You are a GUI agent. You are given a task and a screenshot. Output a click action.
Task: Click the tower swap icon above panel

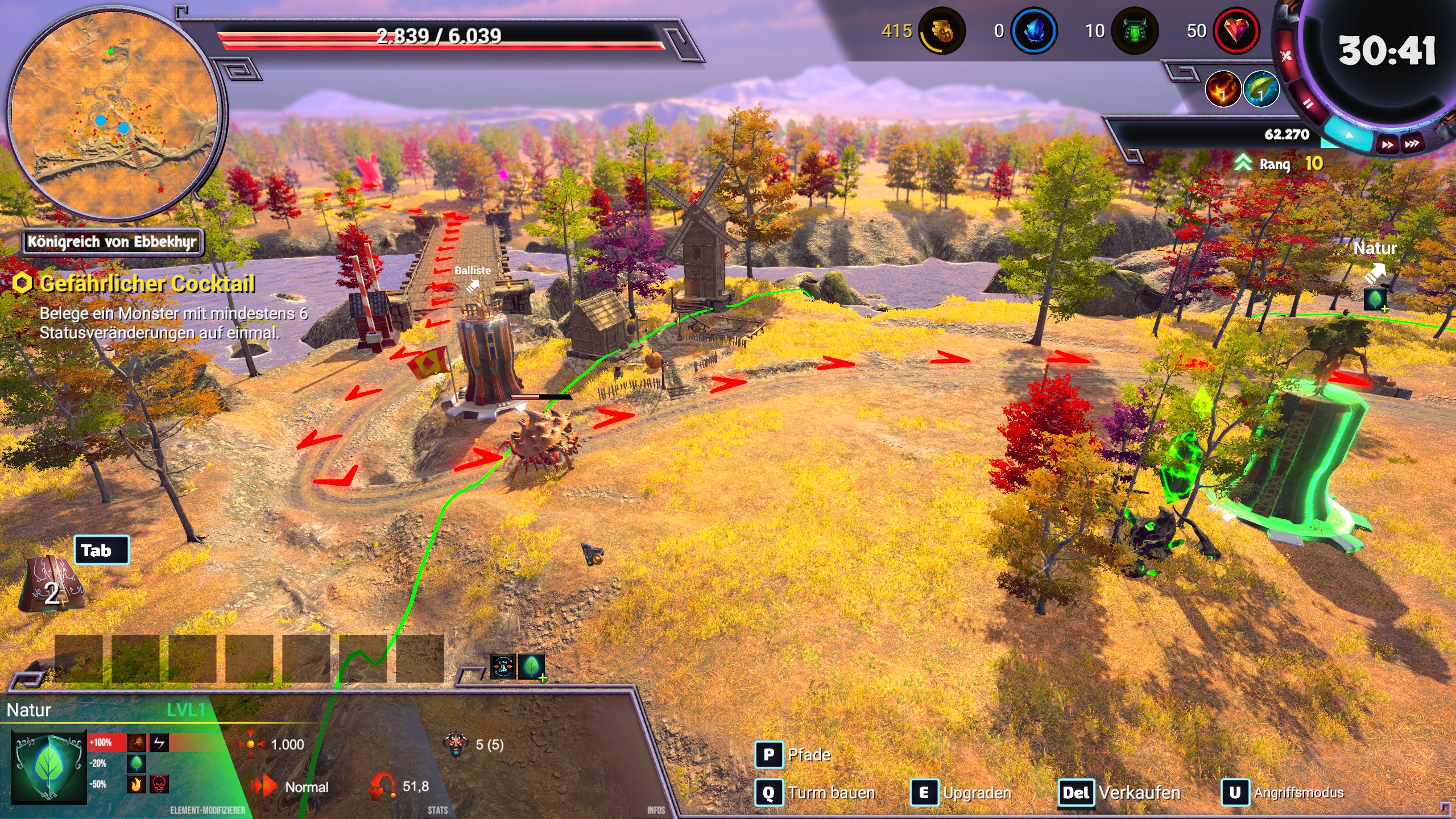click(503, 667)
